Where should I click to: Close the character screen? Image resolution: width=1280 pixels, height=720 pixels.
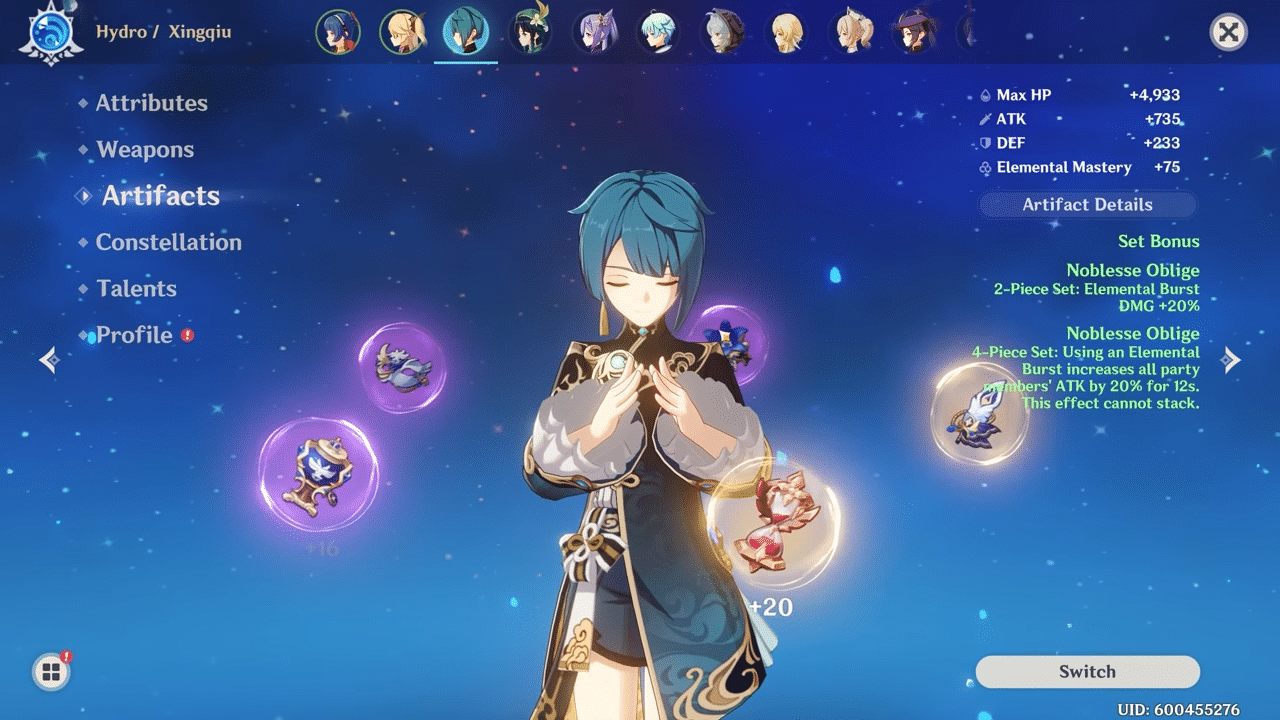click(1228, 33)
